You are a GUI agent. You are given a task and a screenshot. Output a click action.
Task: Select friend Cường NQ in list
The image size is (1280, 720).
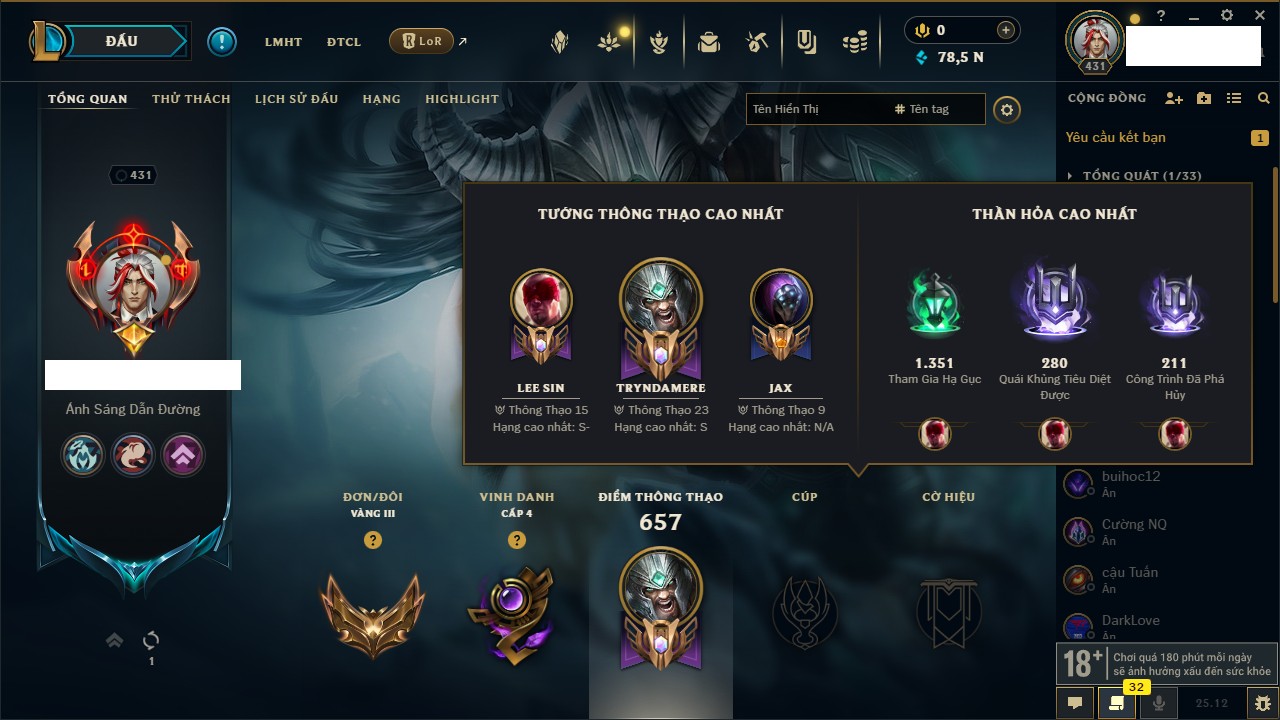click(x=1134, y=525)
